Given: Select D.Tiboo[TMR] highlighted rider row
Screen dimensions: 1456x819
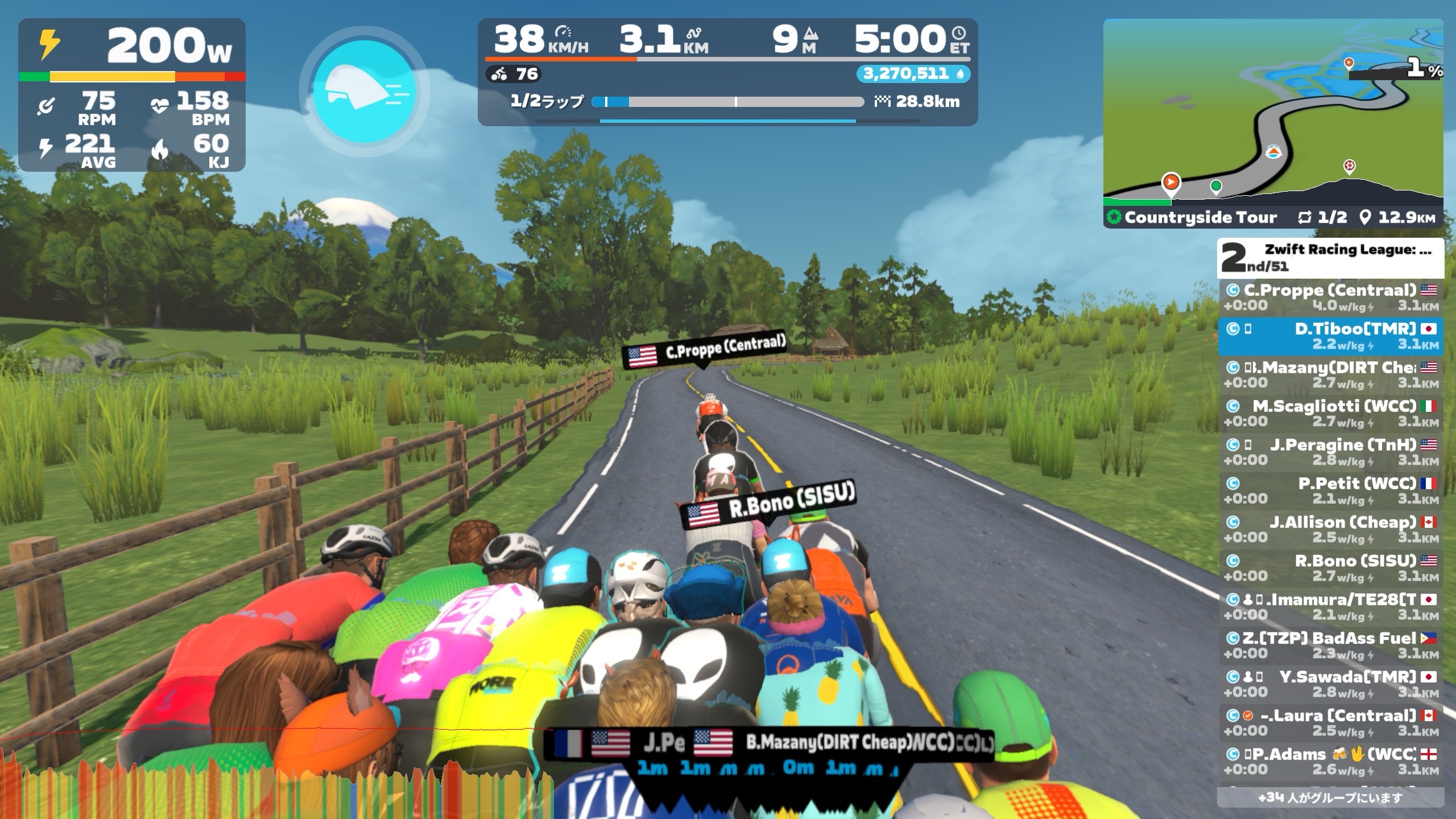Looking at the screenshot, I should coord(1330,336).
